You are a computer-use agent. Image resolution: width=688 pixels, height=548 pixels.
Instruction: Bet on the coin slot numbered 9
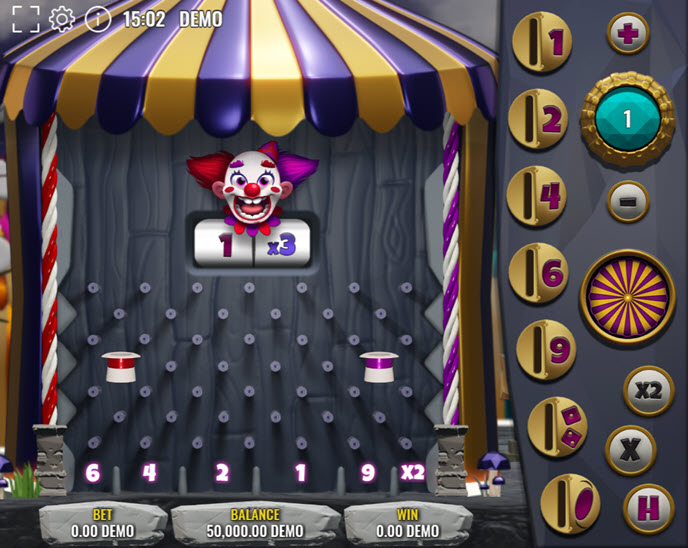[x=546, y=349]
